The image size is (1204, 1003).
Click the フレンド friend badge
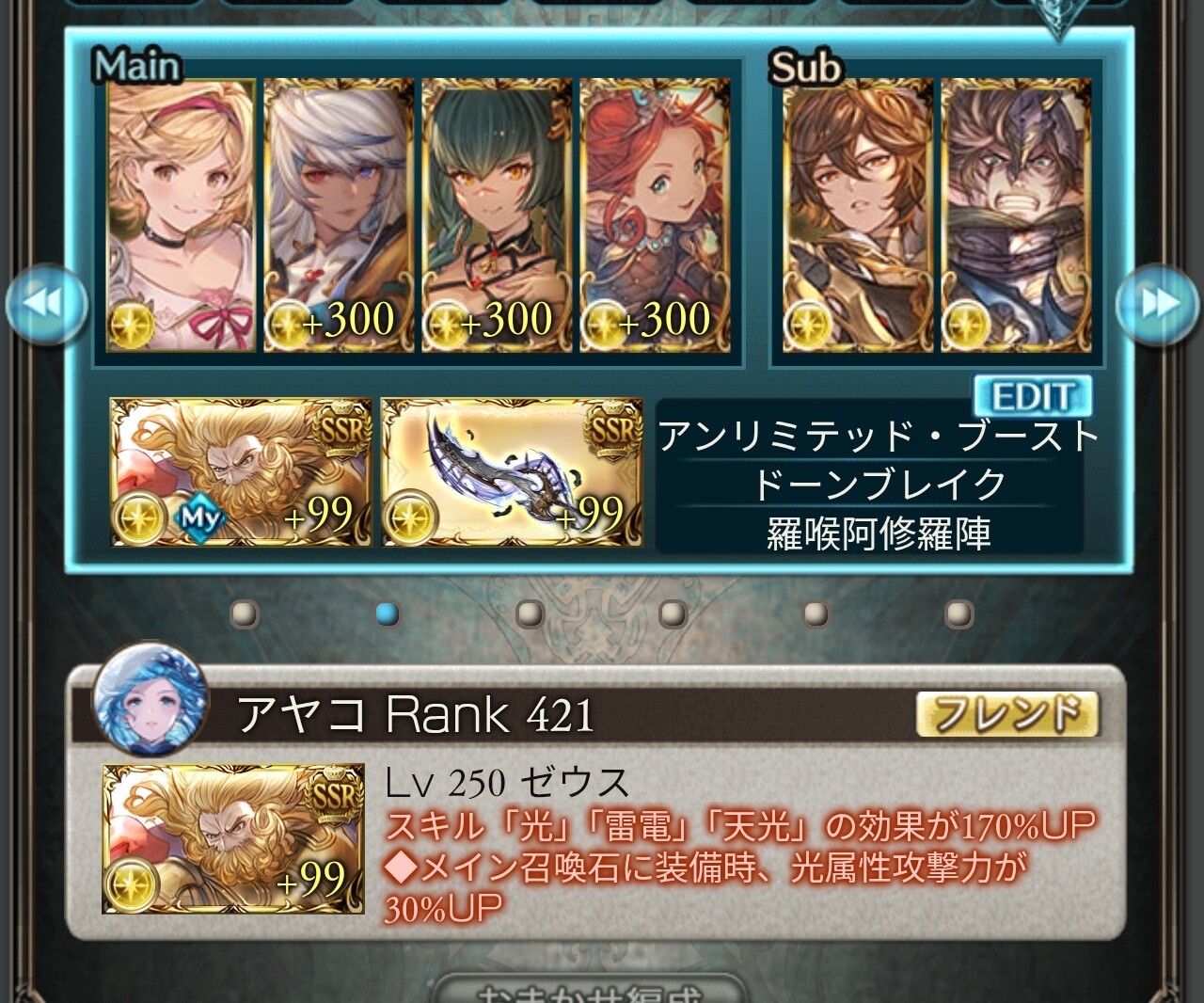(x=1007, y=715)
